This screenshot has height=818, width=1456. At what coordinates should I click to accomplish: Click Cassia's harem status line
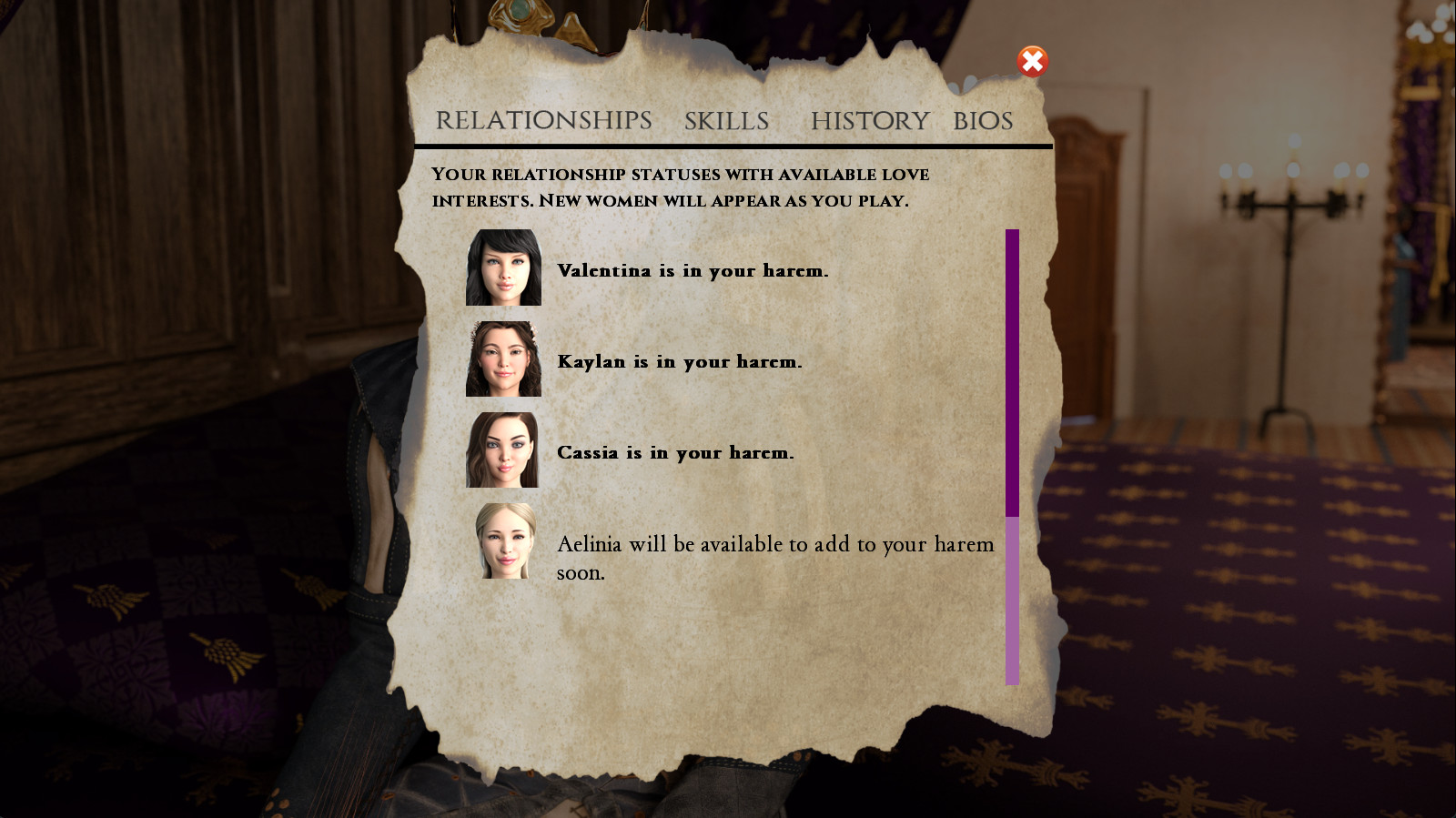[676, 452]
